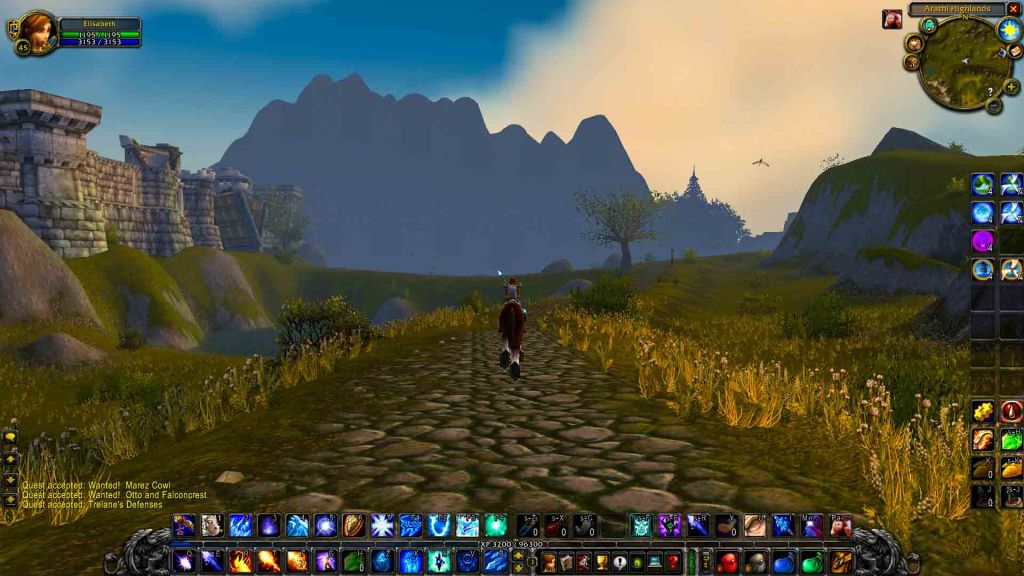Open the red question mark help button
Screen dimensions: 1024x576
tap(673, 562)
